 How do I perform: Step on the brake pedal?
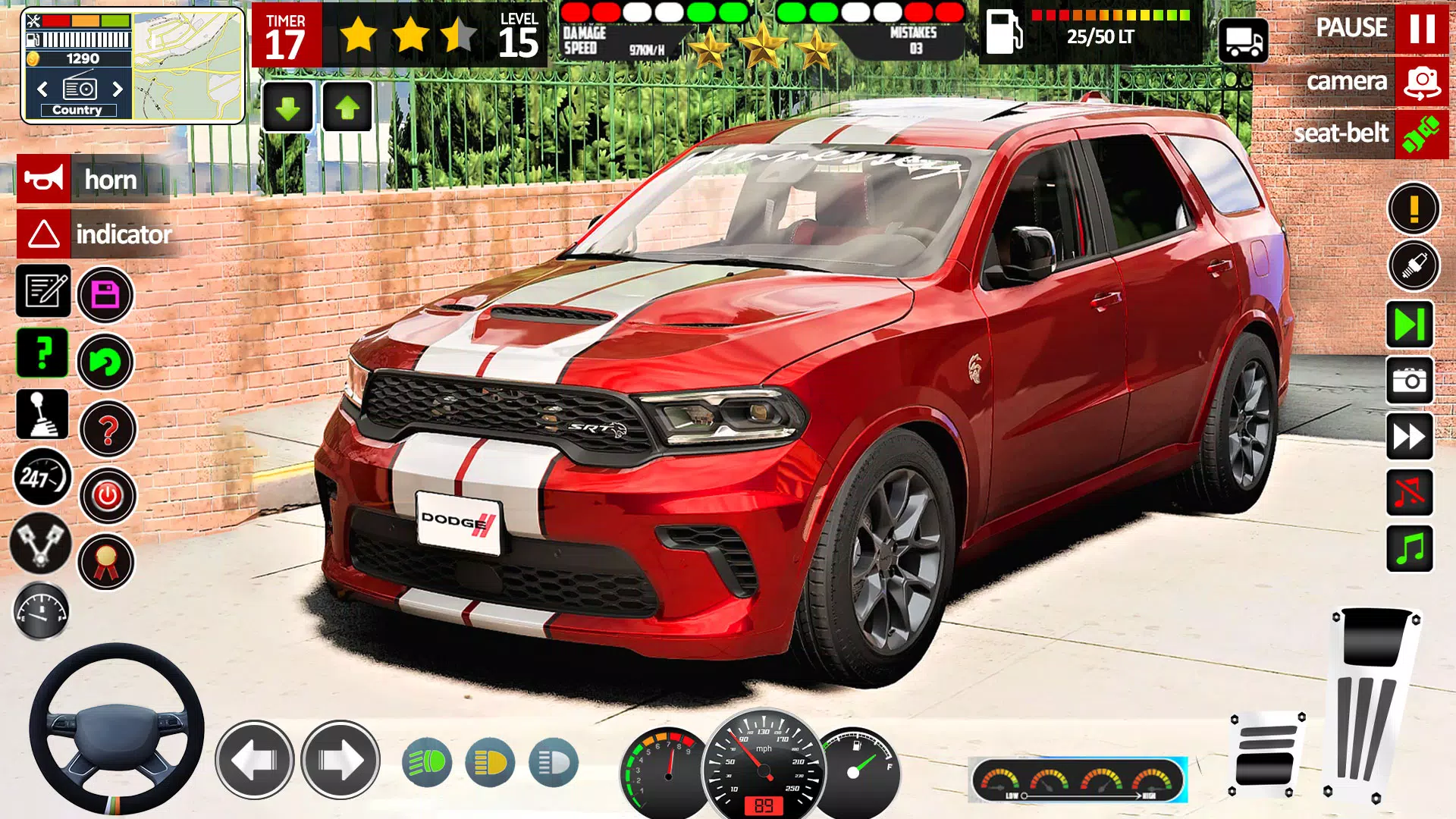point(1265,755)
